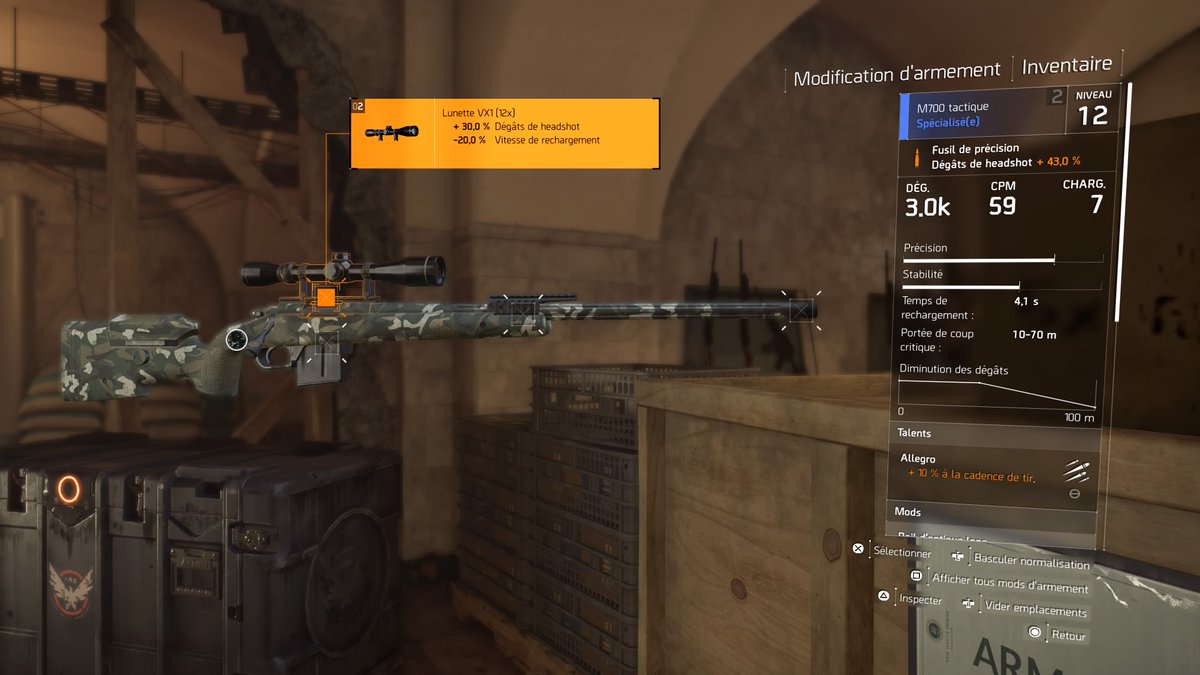Open the Mods section header
1200x675 pixels.
point(990,512)
